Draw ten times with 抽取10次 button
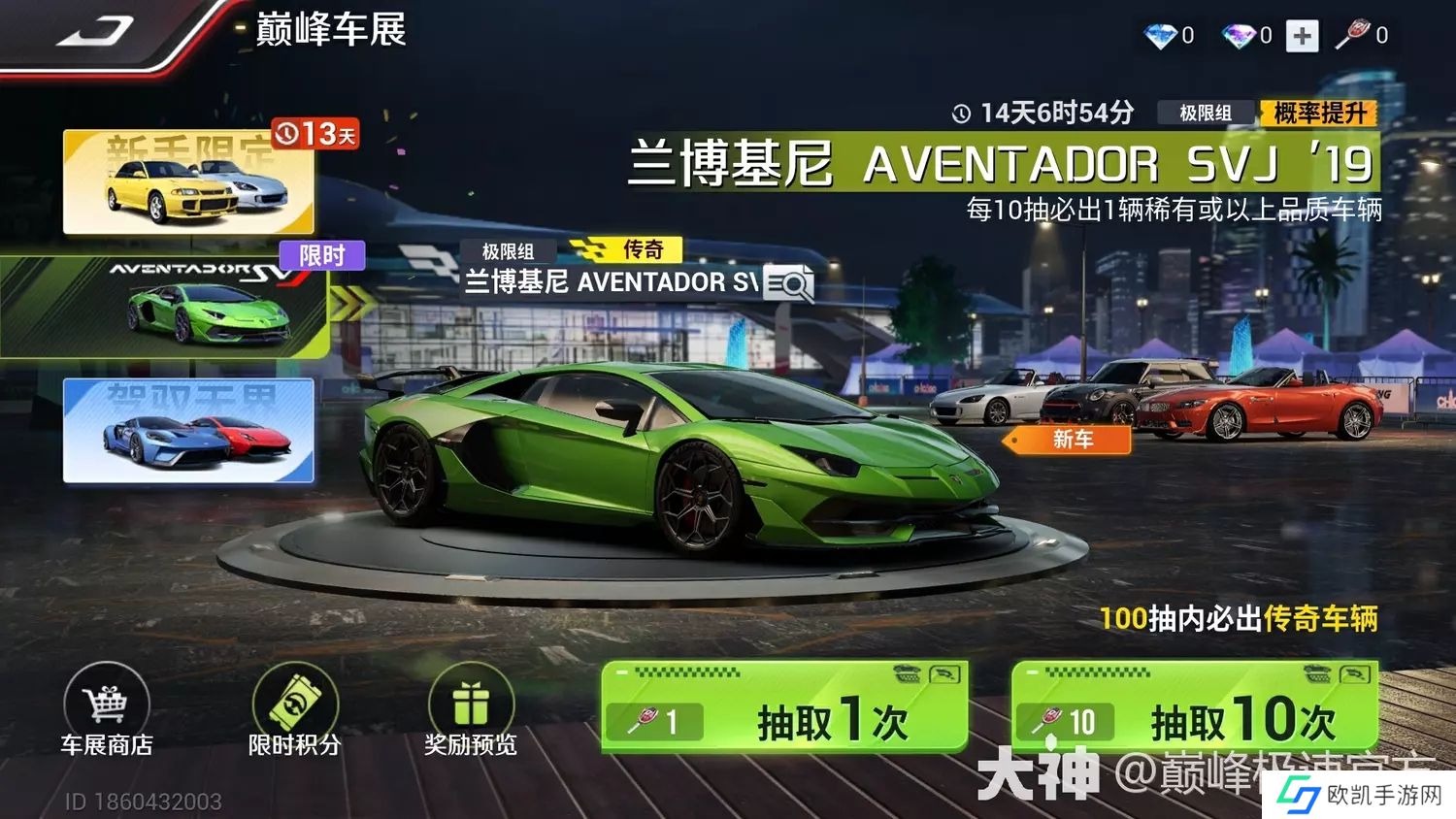Screen dimensions: 1456x819 tap(1195, 708)
